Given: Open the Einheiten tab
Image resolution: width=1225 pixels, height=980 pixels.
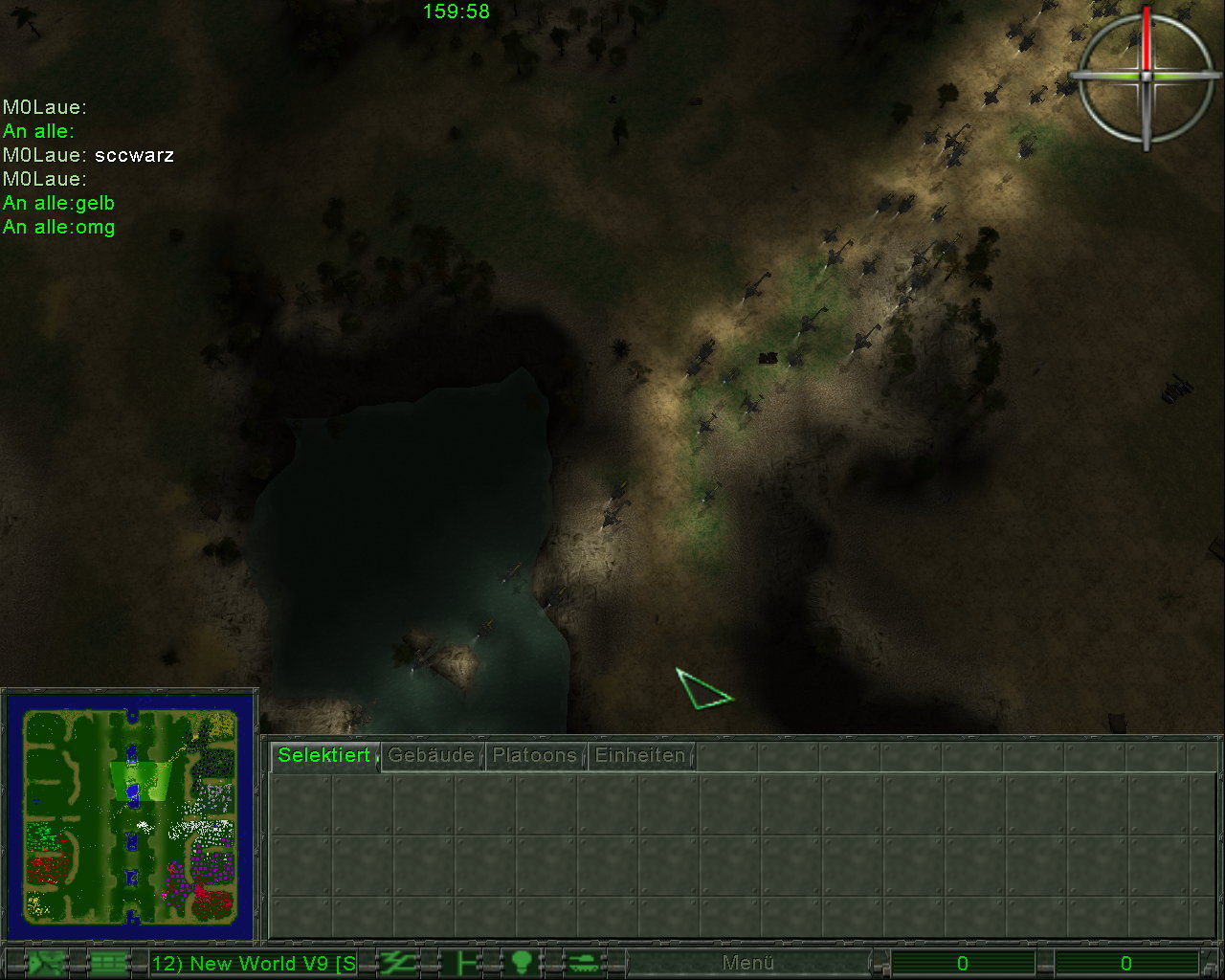Looking at the screenshot, I should 640,755.
